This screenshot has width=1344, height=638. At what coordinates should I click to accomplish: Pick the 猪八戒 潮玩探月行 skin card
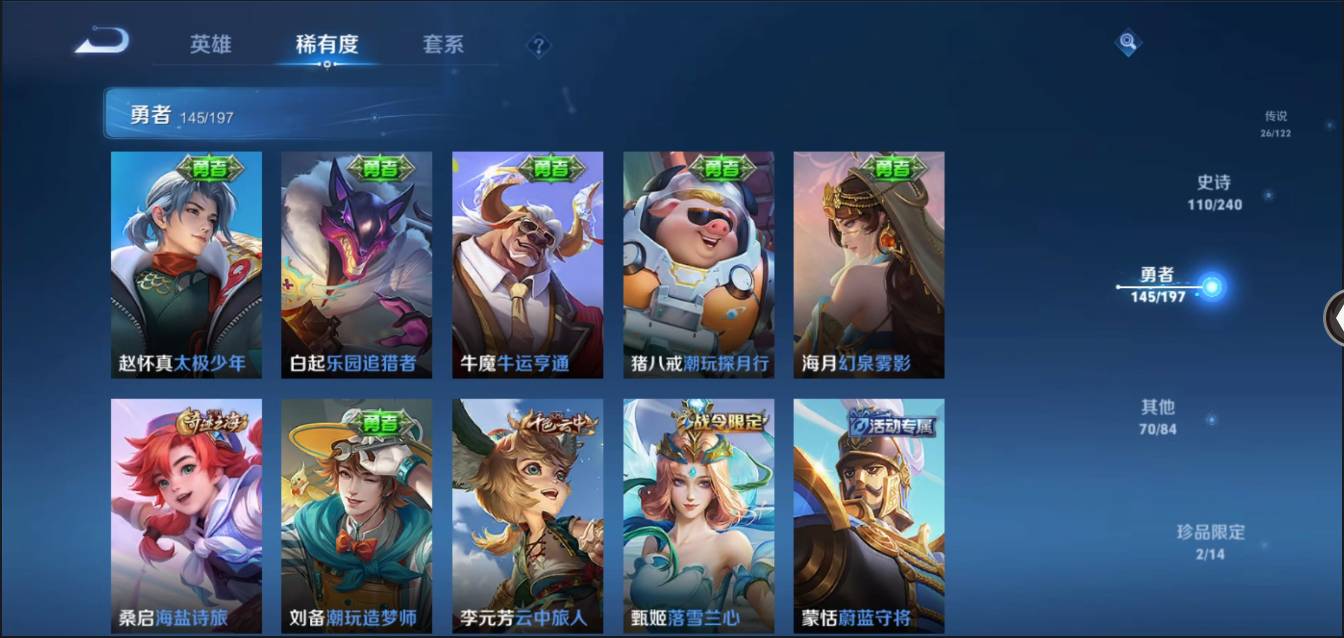coord(698,265)
